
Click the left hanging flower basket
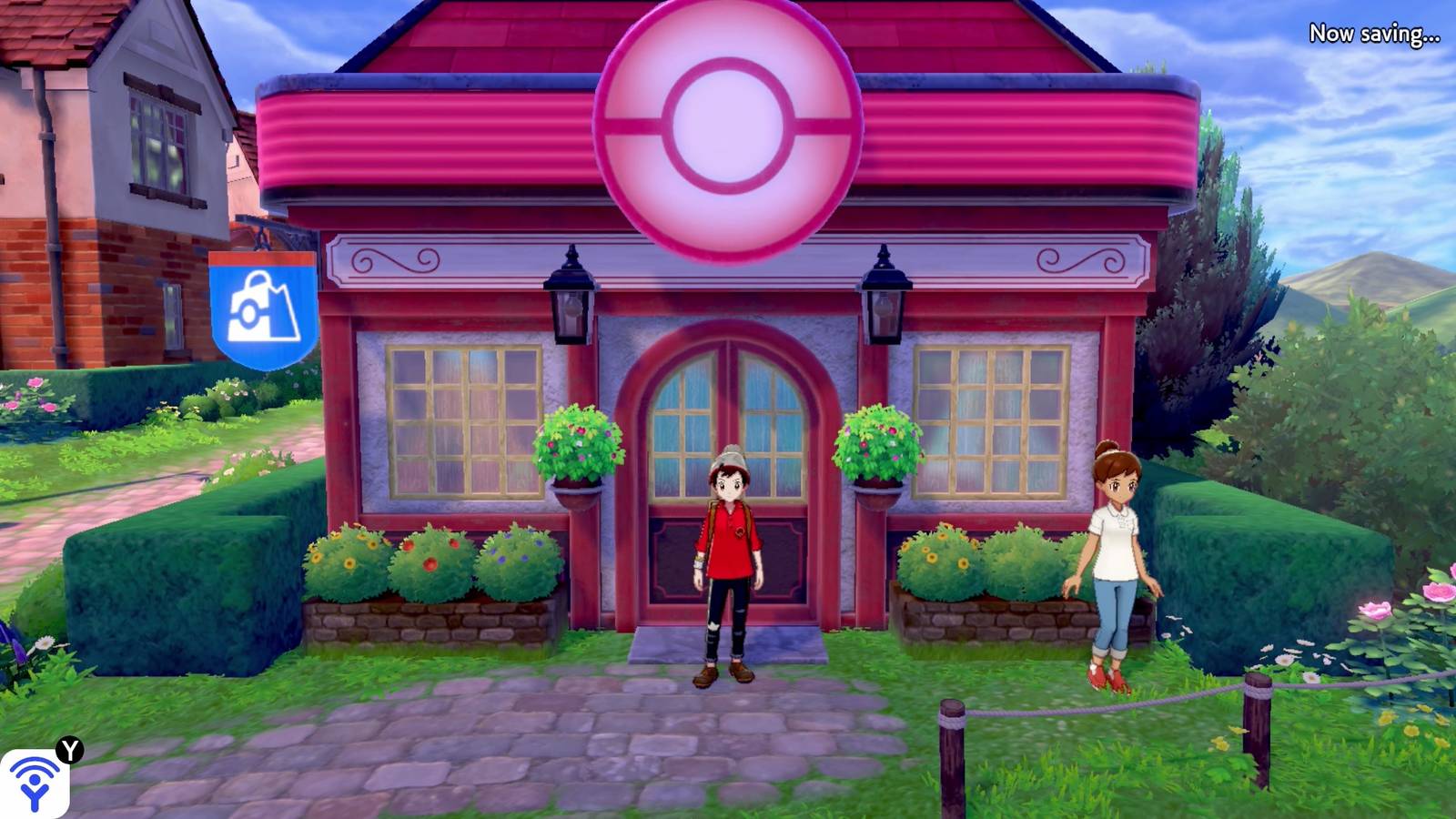click(x=579, y=446)
